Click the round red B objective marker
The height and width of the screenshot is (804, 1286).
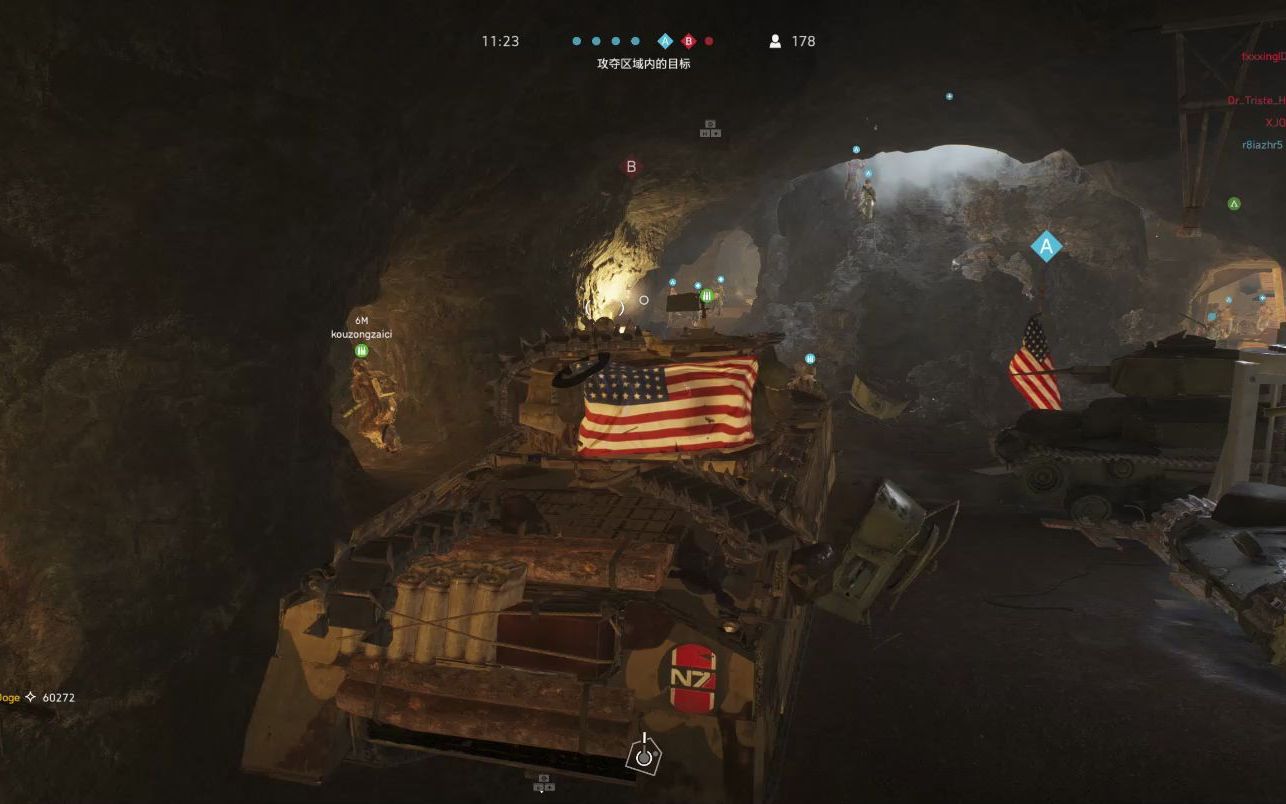point(631,167)
